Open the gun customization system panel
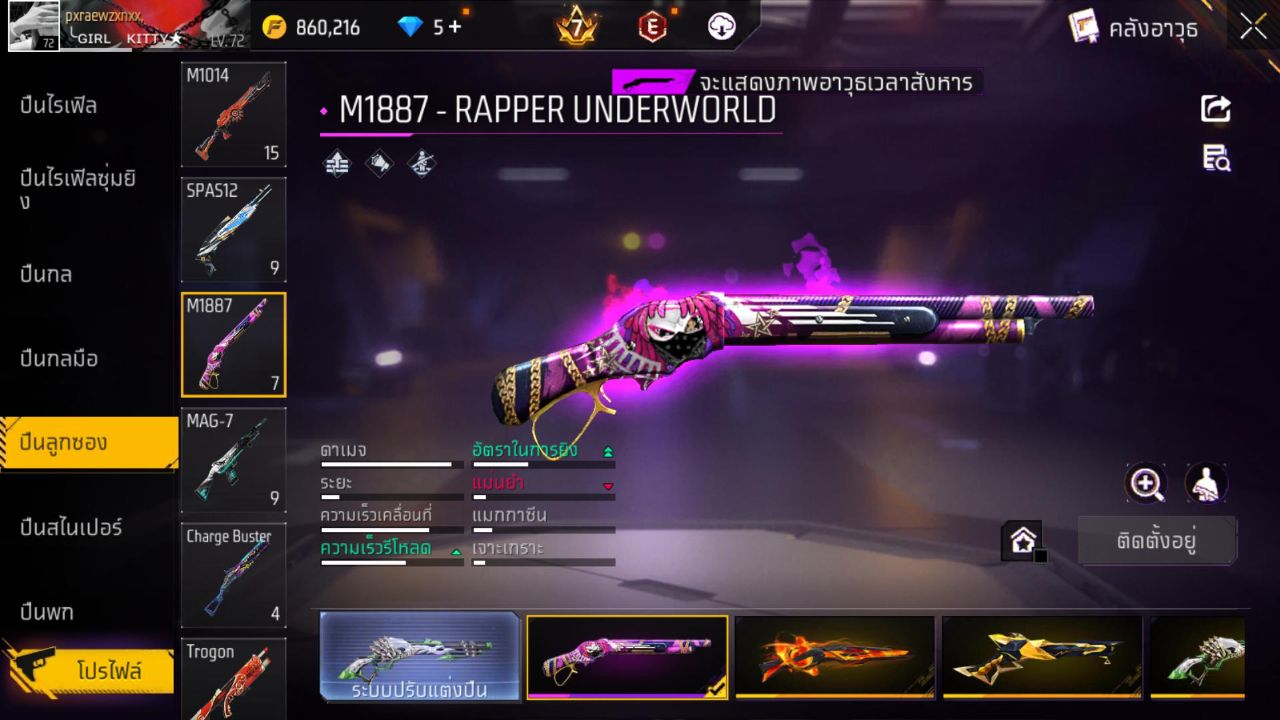Image resolution: width=1280 pixels, height=720 pixels. pyautogui.click(x=420, y=658)
